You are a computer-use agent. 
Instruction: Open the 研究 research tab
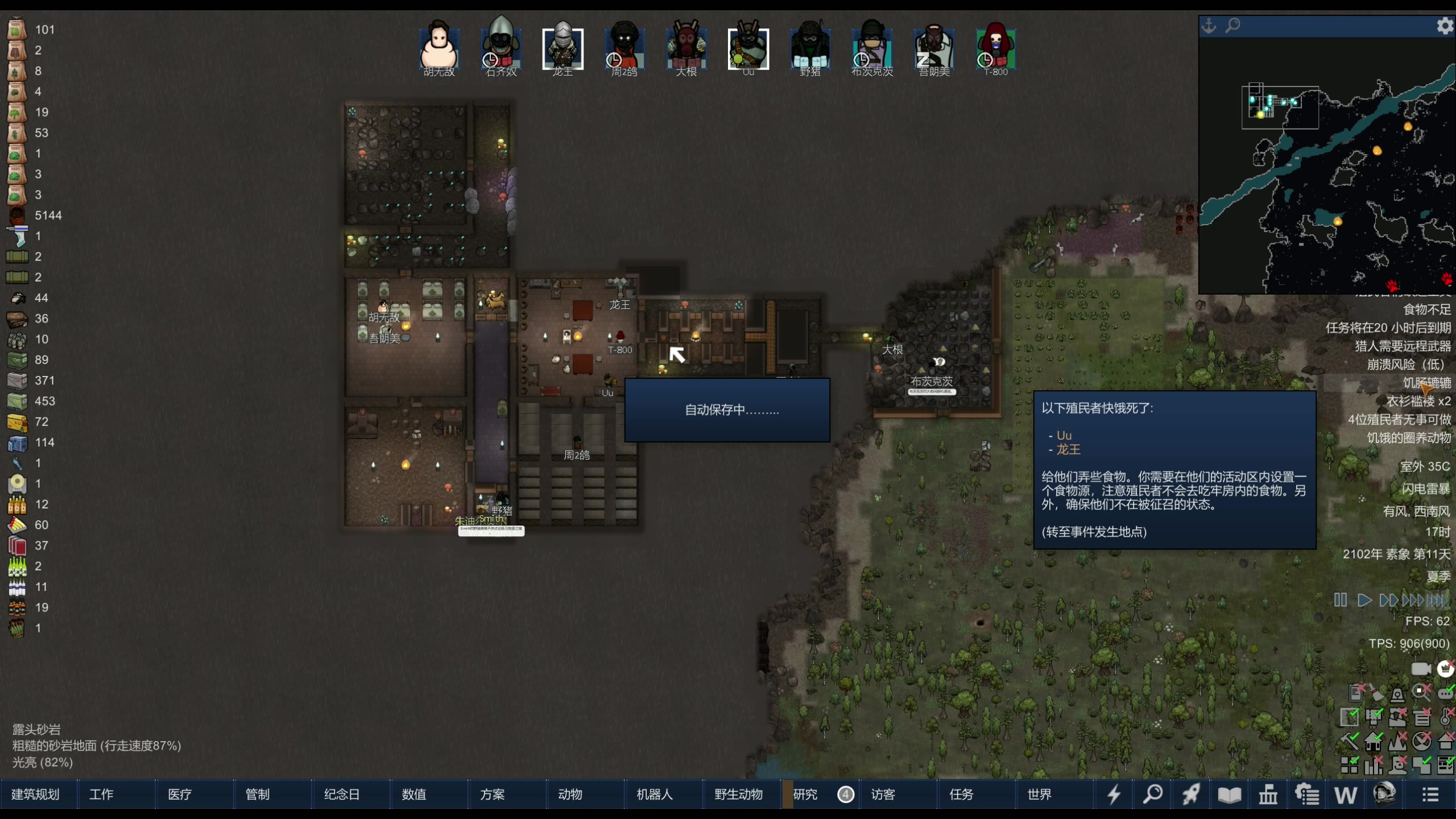(x=805, y=794)
